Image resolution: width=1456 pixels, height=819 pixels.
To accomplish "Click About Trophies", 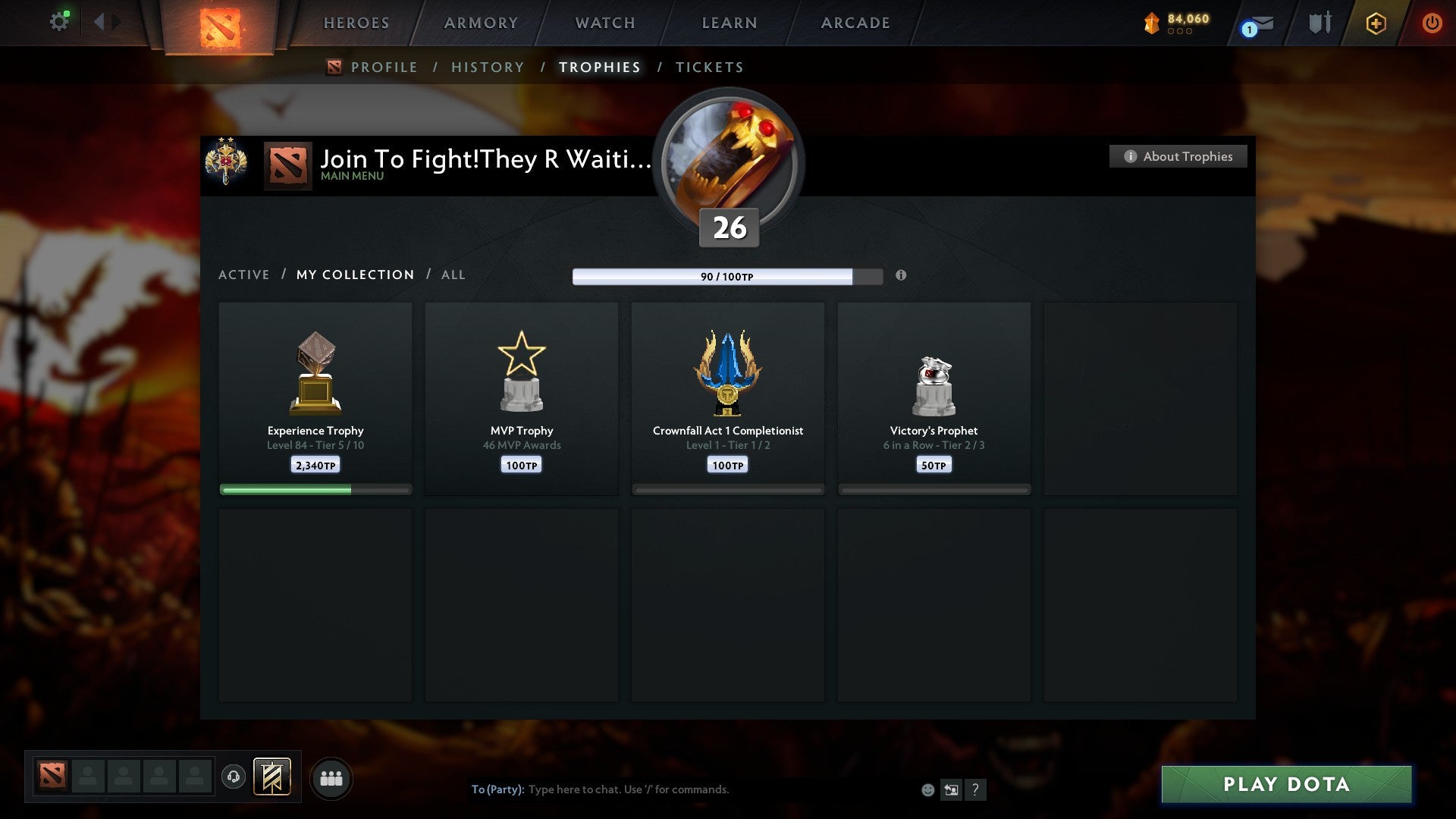I will pos(1178,156).
